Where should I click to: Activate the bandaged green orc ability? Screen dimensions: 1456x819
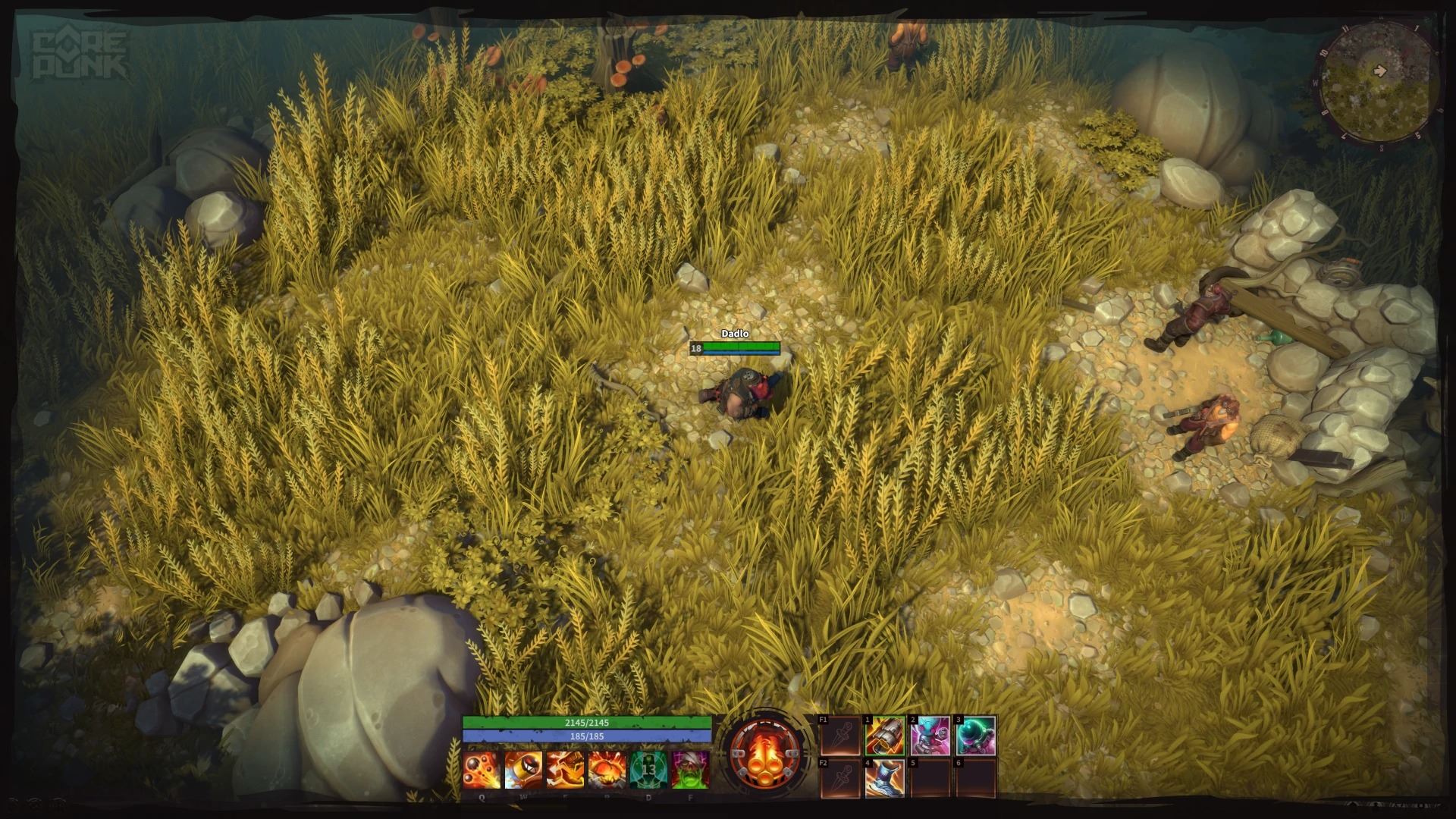(x=690, y=770)
